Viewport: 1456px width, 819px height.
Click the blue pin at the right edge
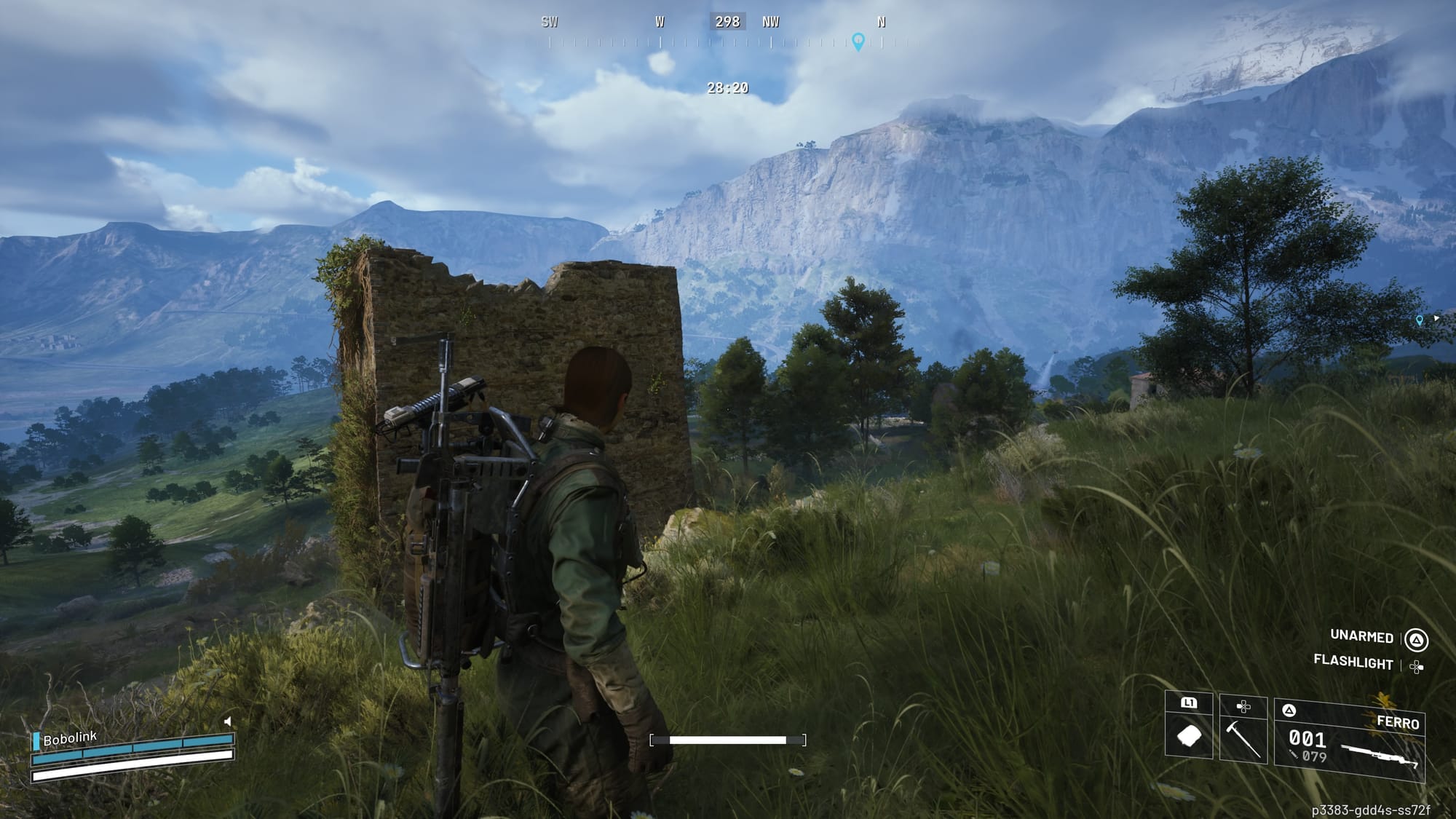point(1419,320)
